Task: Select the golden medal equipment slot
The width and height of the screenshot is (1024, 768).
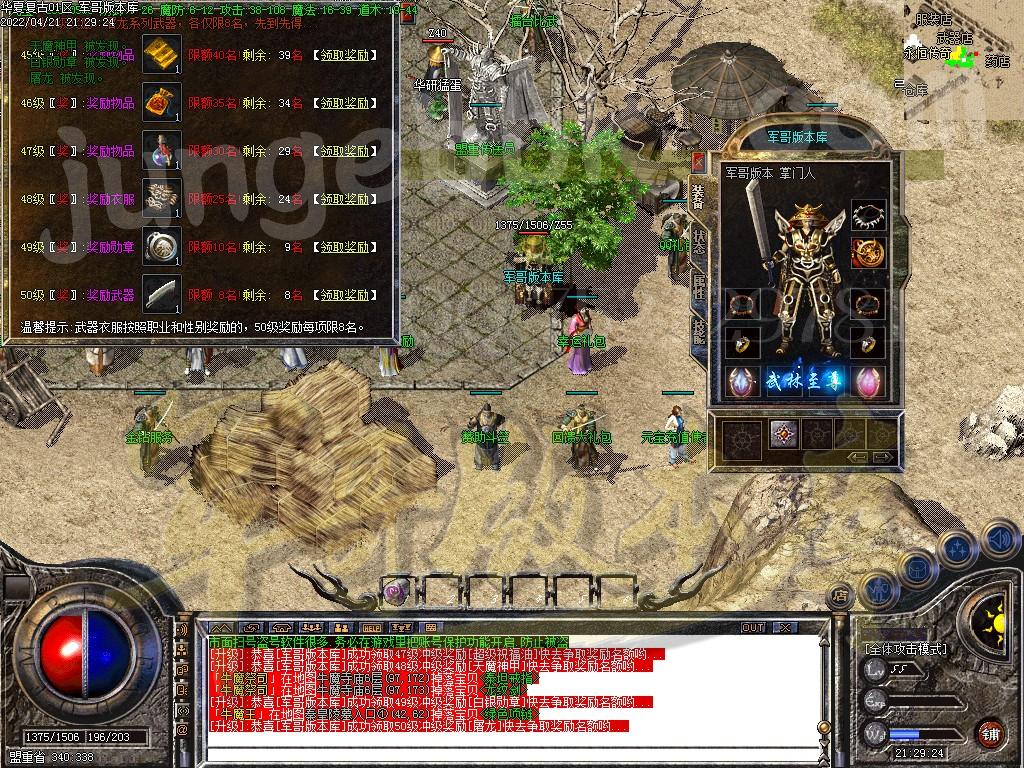Action: click(x=868, y=252)
